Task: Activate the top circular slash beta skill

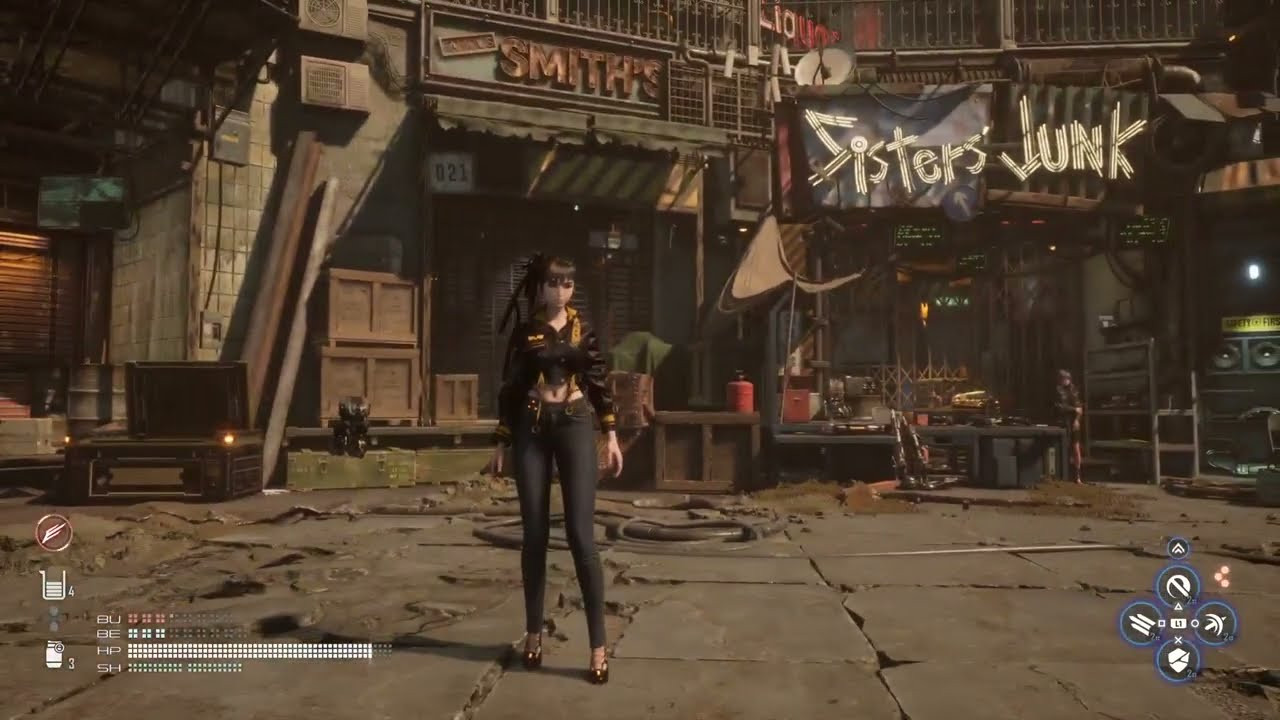Action: 1177,585
